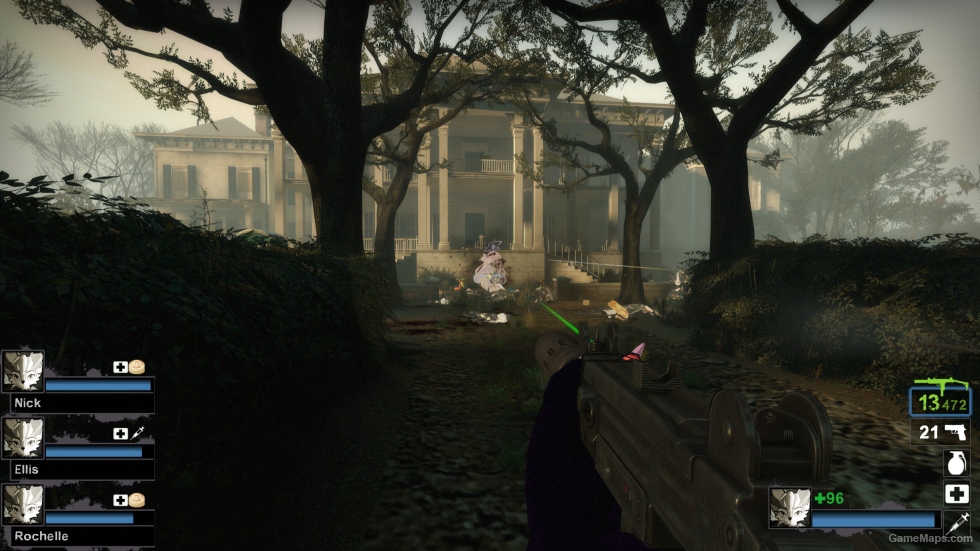Select the submachine gun primary weapon slot
This screenshot has height=551, width=980.
coord(940,398)
